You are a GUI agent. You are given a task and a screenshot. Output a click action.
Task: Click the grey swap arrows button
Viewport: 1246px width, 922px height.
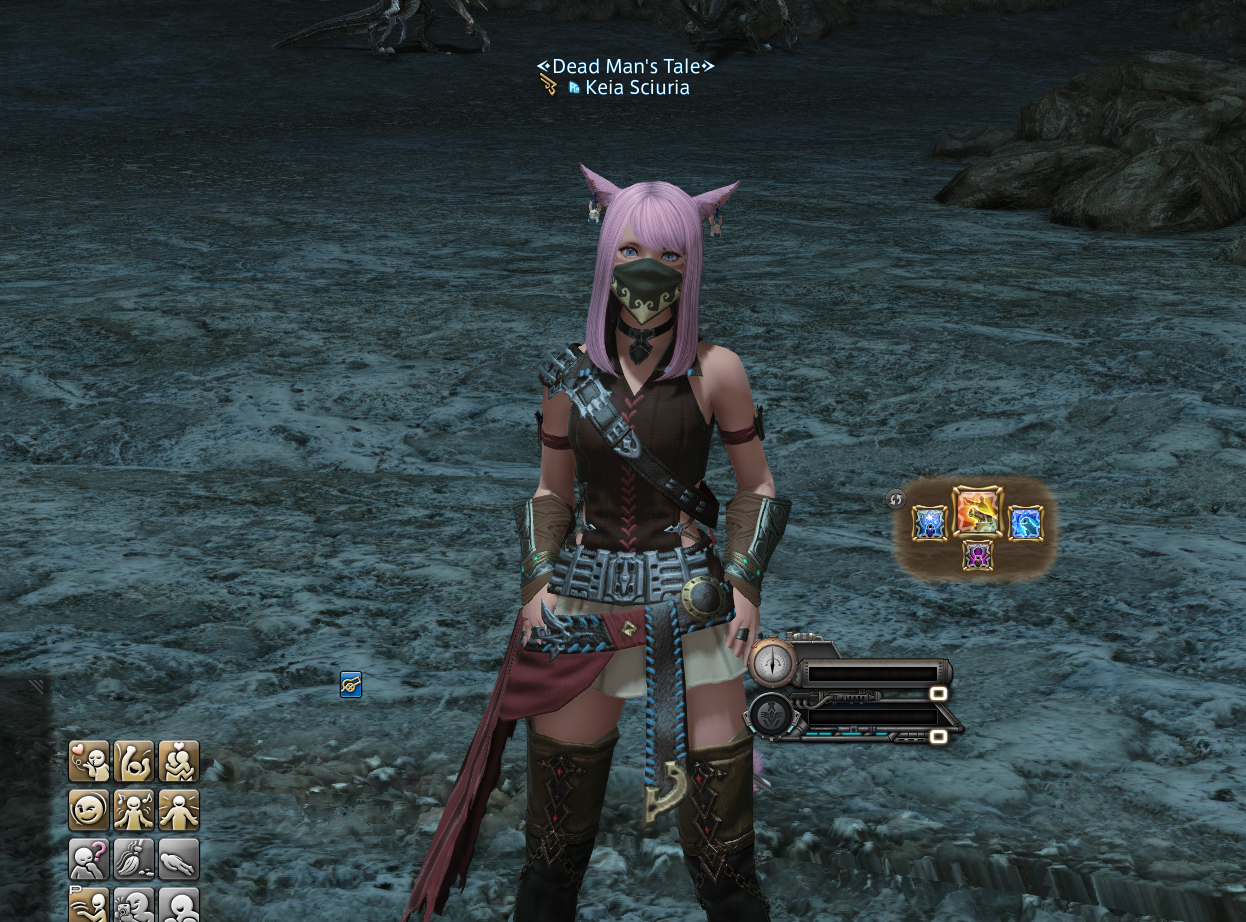tap(895, 499)
